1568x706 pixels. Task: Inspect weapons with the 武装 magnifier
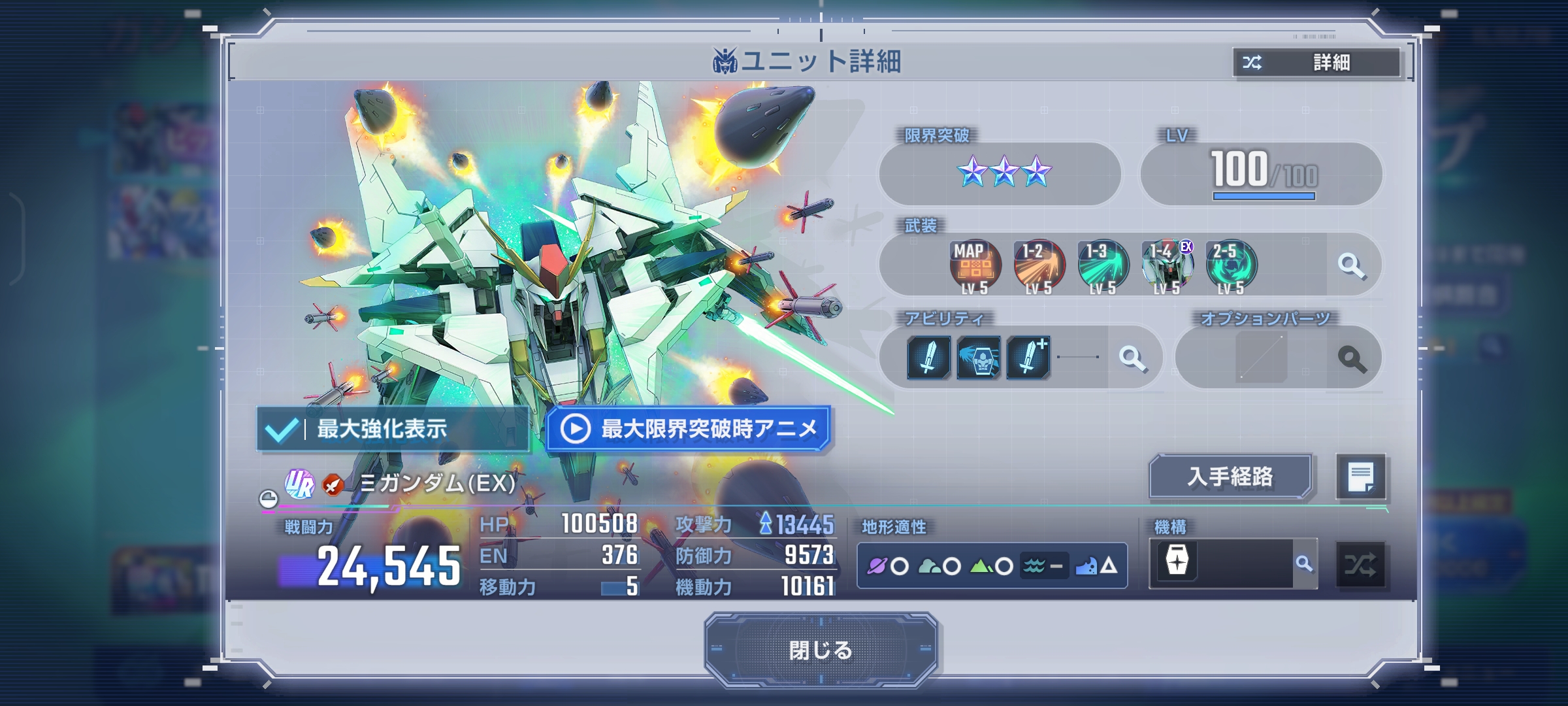point(1351,266)
